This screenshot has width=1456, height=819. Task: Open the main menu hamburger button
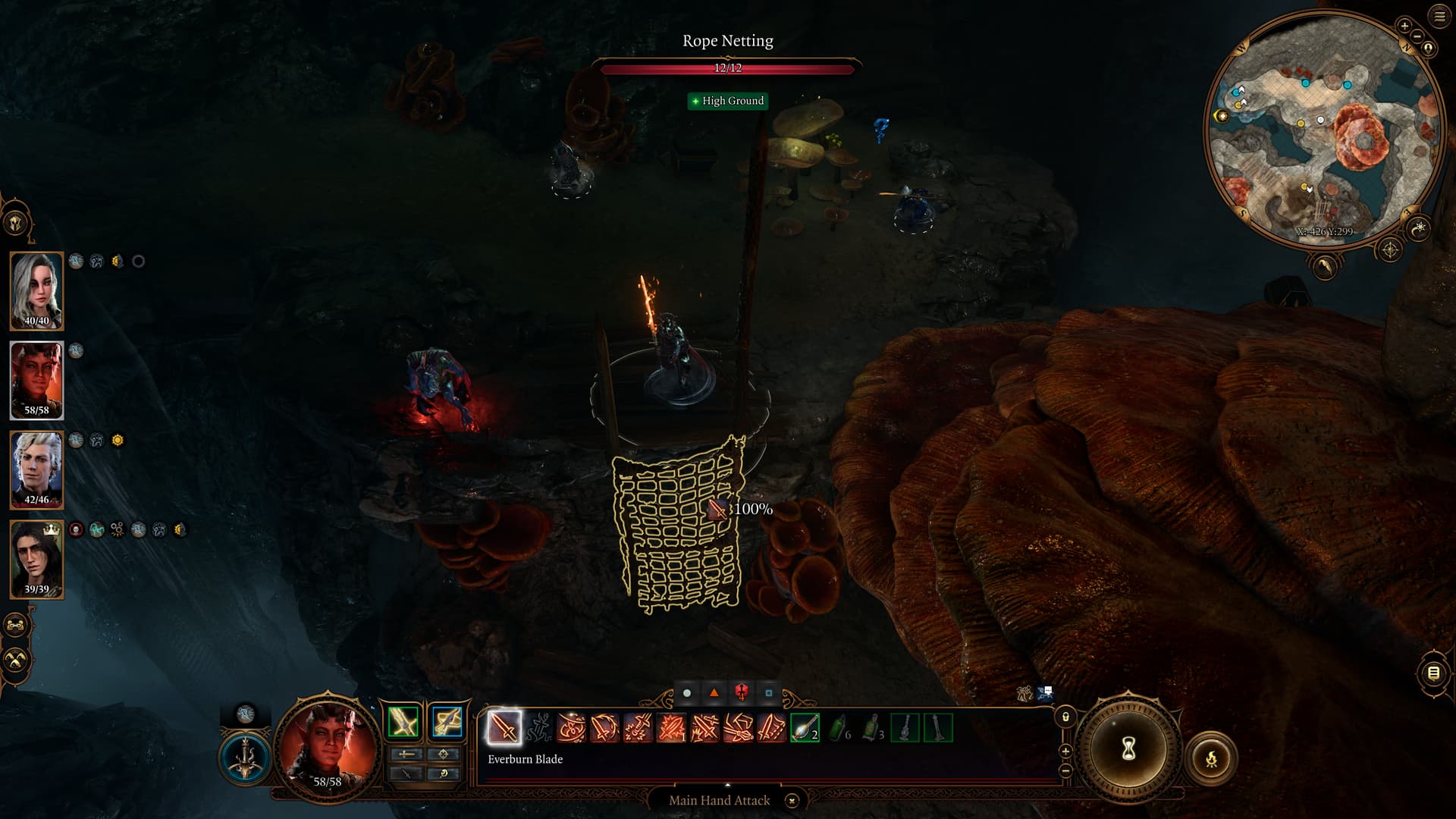tap(1440, 17)
